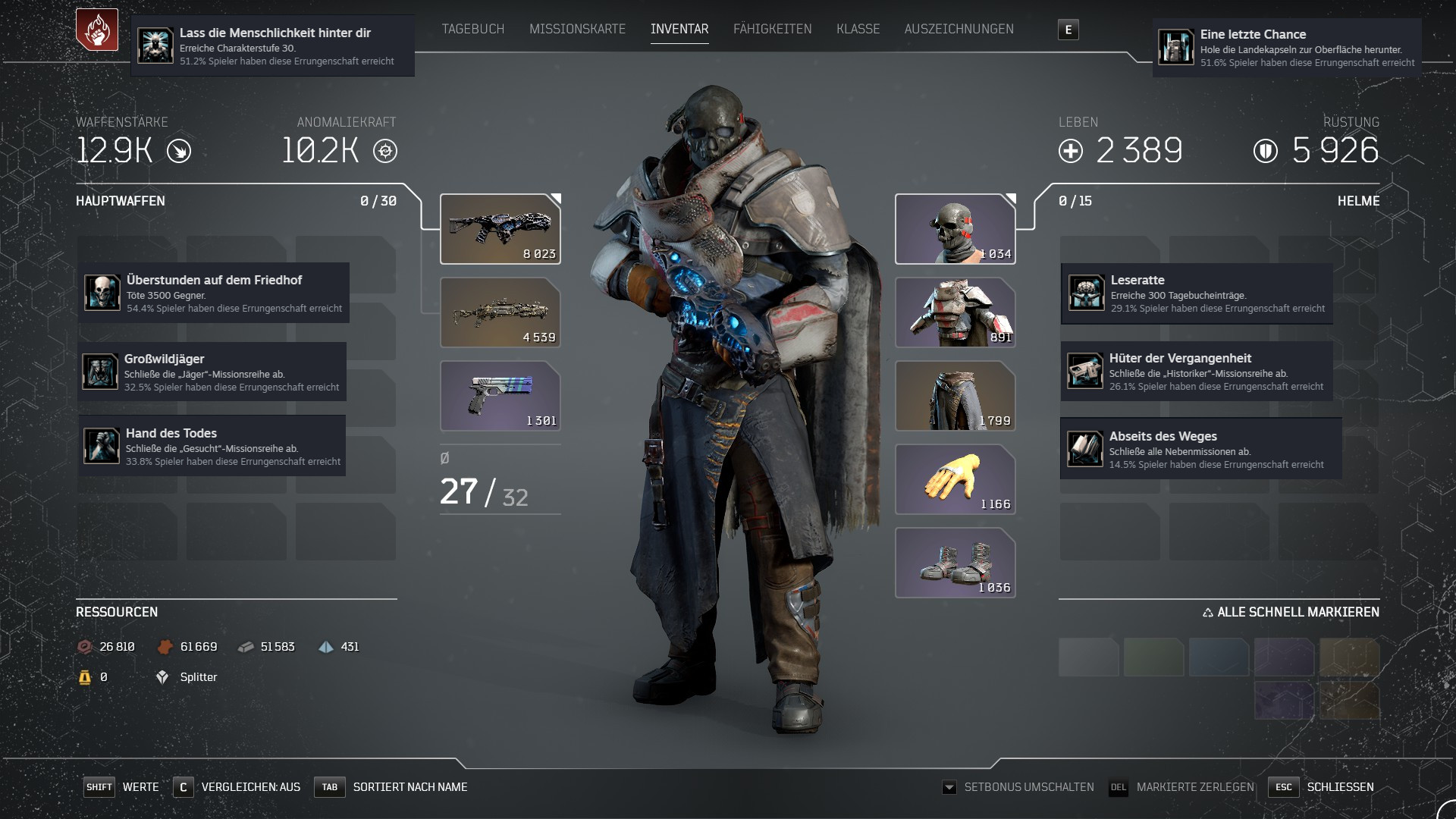
Task: Switch to the Tagebuch tab
Action: [x=472, y=29]
